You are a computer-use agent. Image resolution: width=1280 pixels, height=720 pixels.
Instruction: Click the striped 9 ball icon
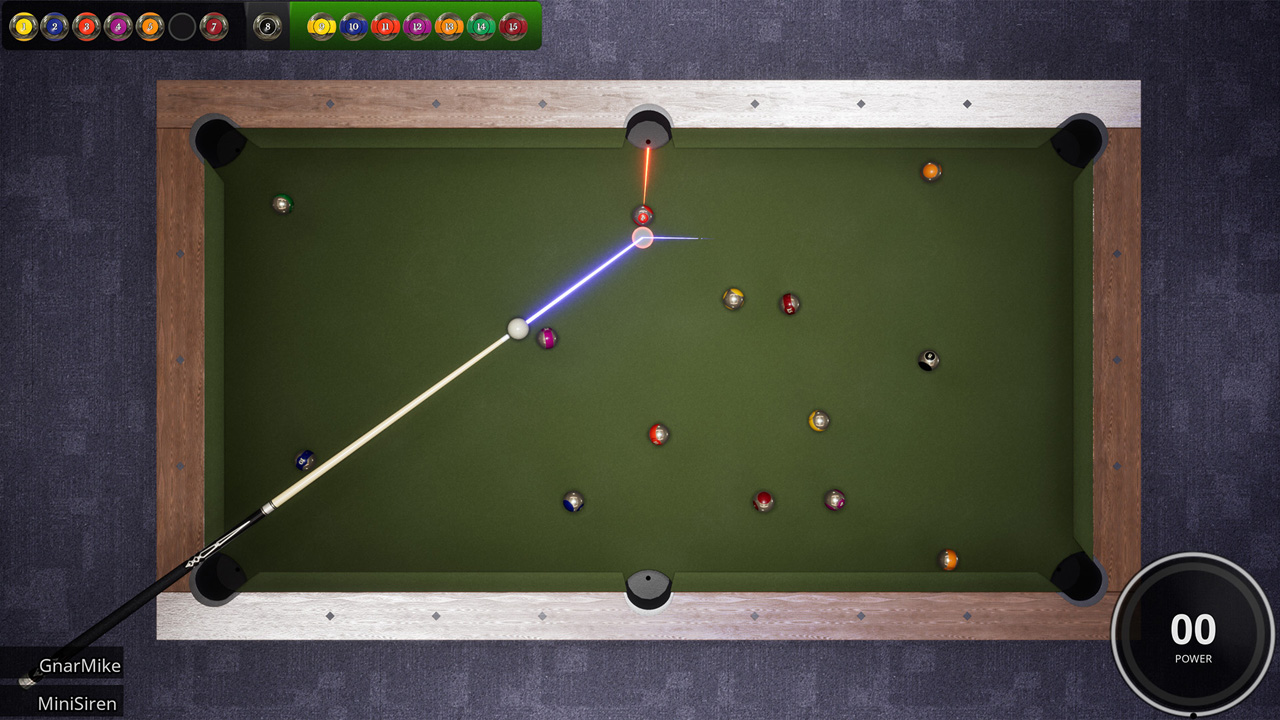[x=321, y=26]
